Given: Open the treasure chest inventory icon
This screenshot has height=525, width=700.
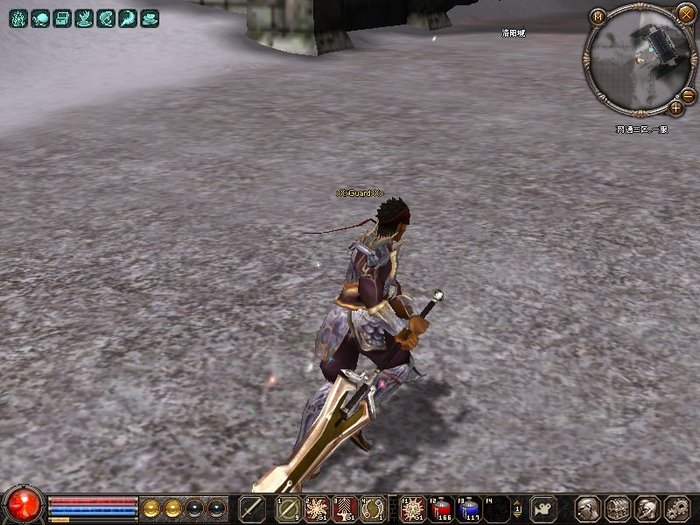Looking at the screenshot, I should [618, 508].
